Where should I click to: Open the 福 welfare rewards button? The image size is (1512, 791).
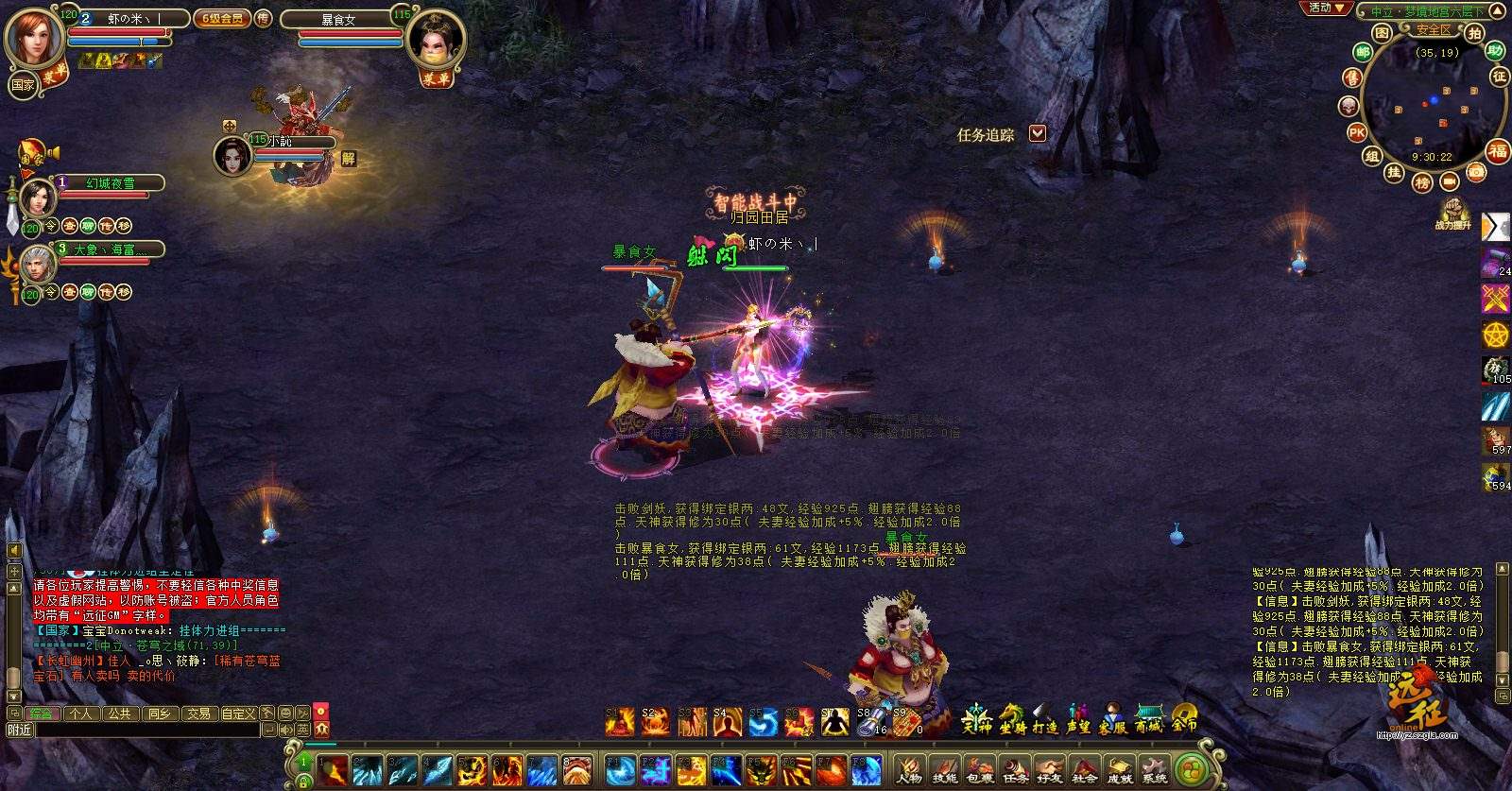click(1498, 151)
